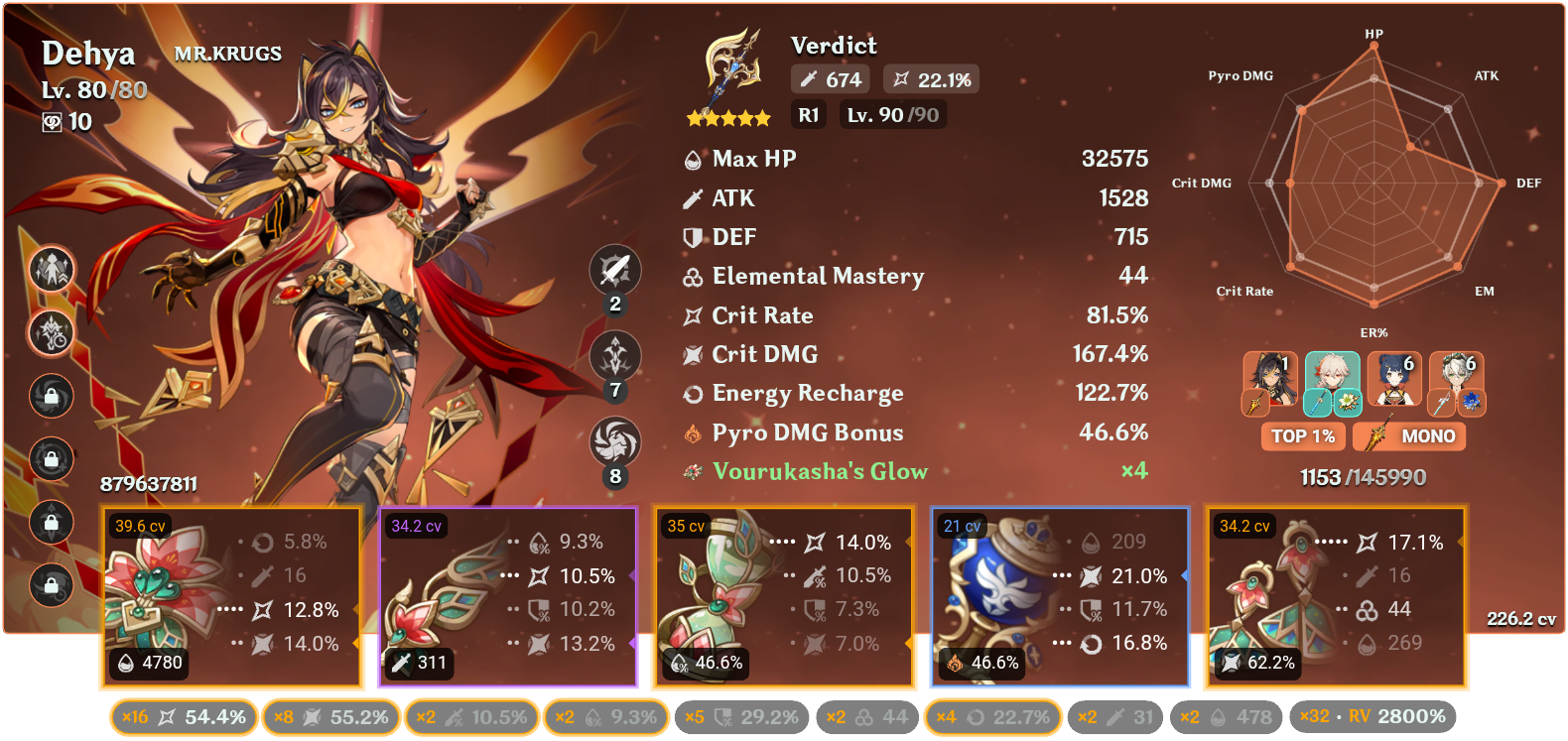Toggle the ×8 Crit DMG 55.2% filter pill

click(x=330, y=716)
